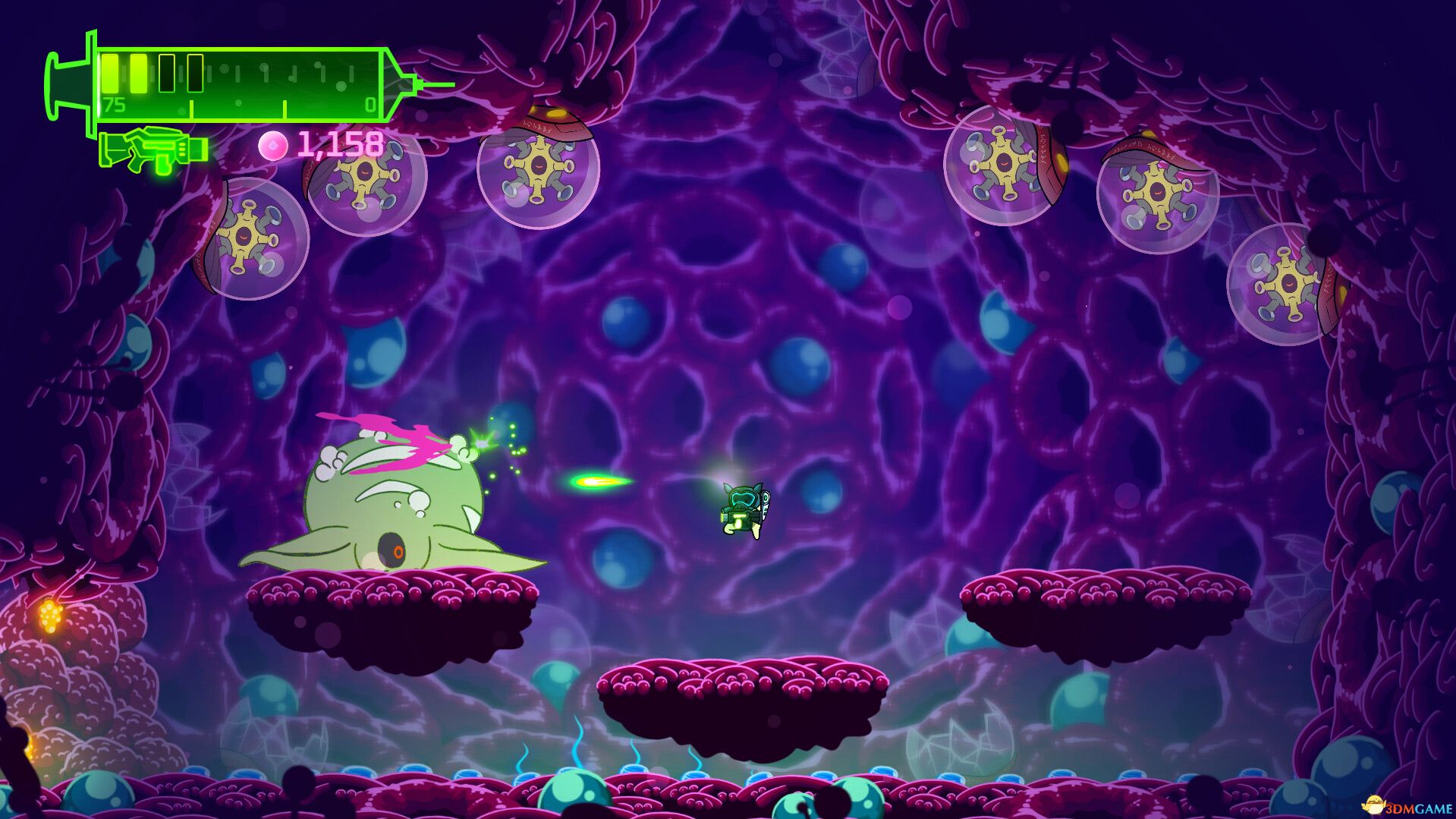Select the rifle weapon icon in the HUD
The image size is (1456, 819).
coord(156,148)
